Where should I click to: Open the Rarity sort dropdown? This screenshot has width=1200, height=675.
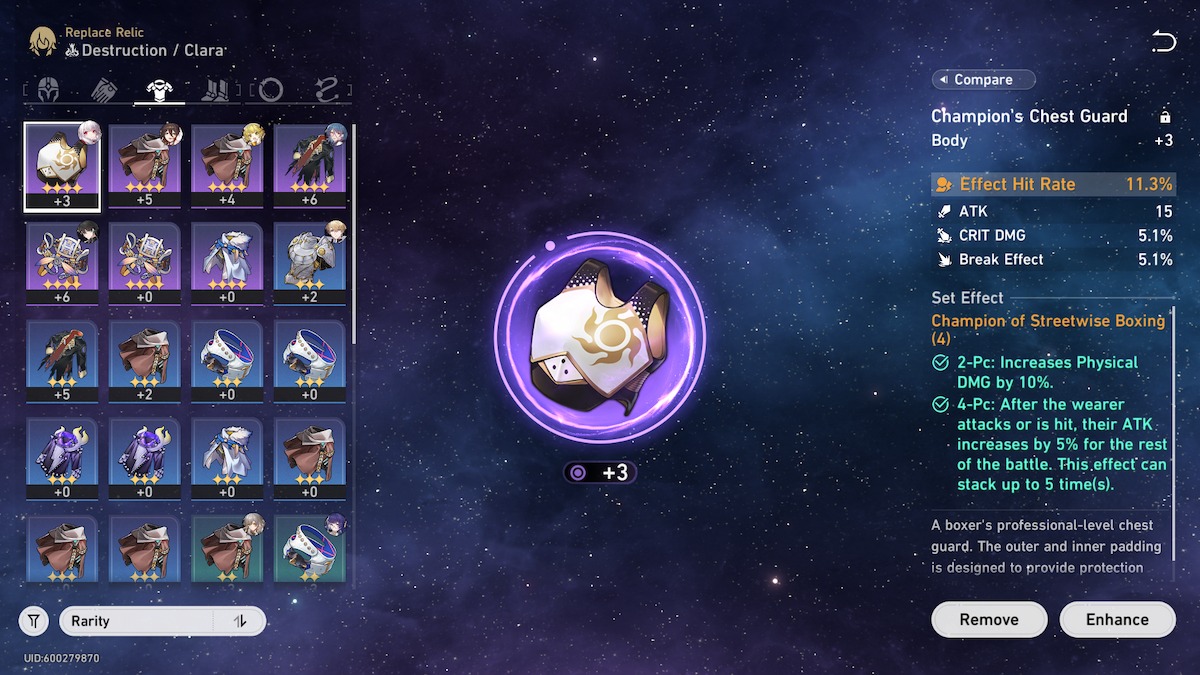point(137,621)
